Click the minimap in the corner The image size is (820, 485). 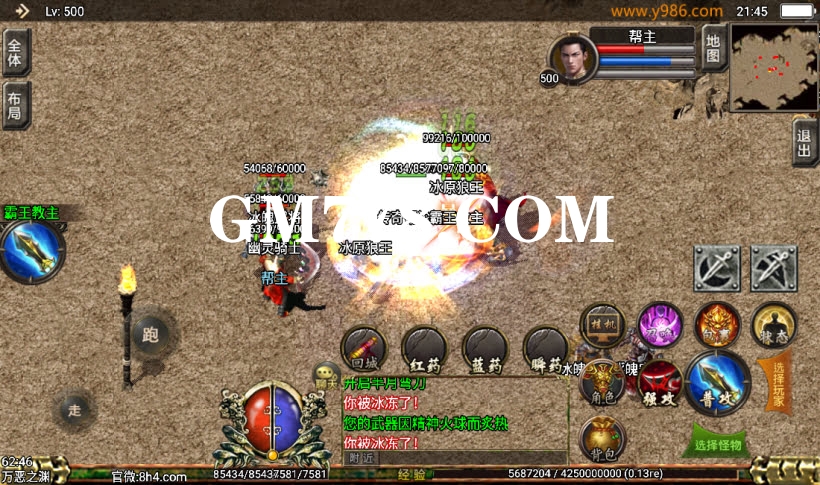pyautogui.click(x=773, y=67)
